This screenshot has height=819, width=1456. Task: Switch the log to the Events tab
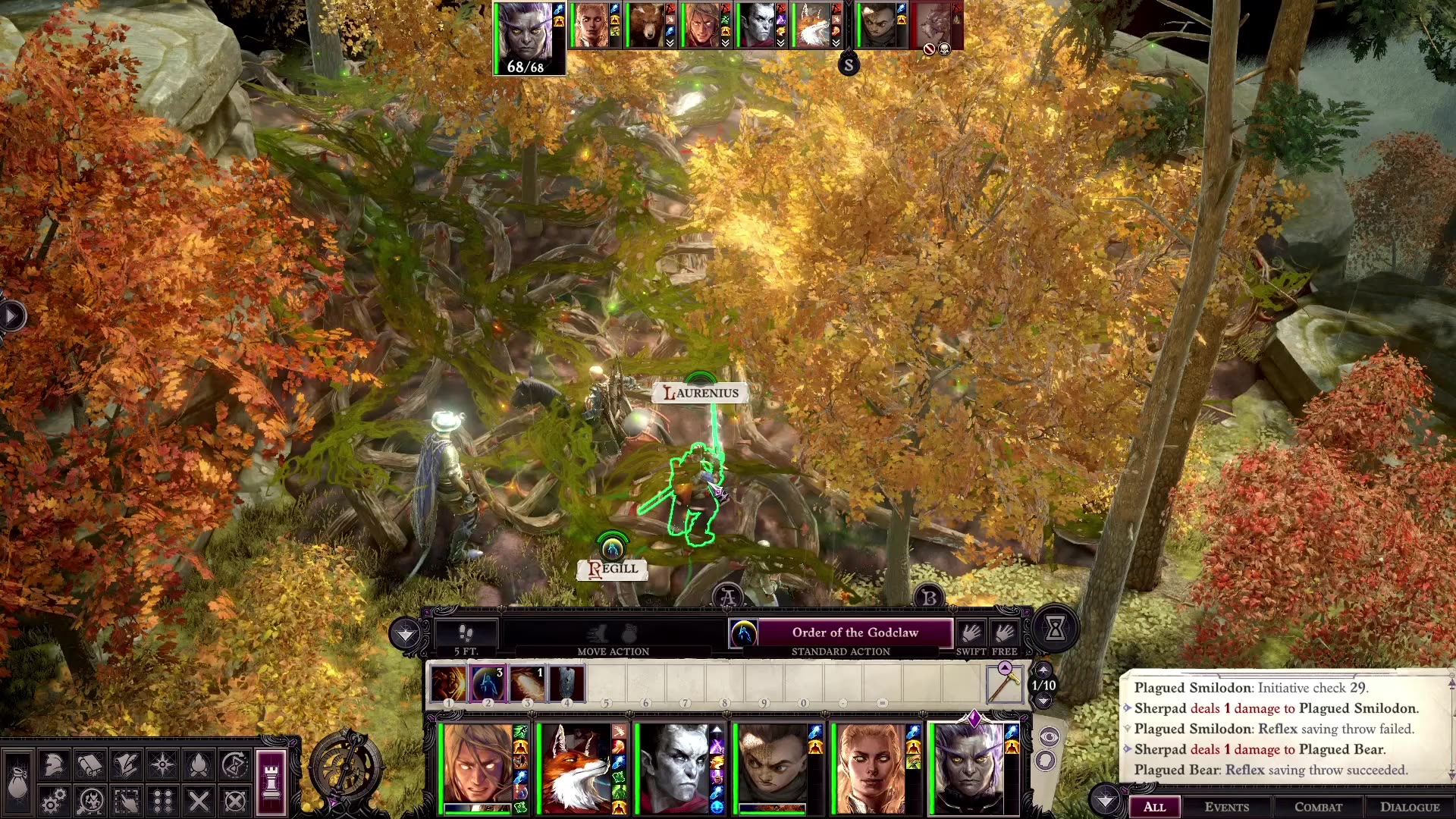pyautogui.click(x=1228, y=807)
